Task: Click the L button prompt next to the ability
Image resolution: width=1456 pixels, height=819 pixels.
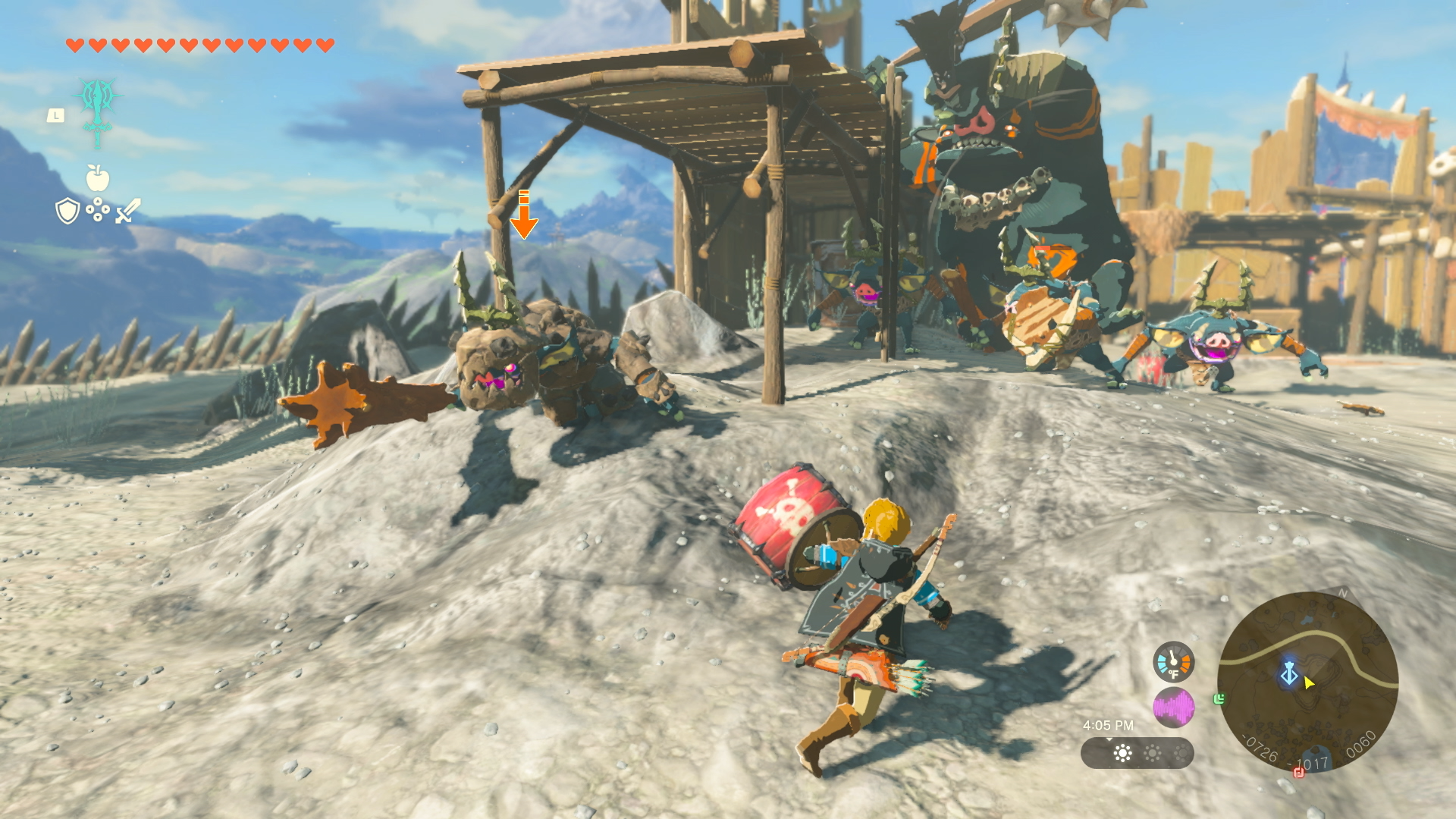Action: pos(56,115)
